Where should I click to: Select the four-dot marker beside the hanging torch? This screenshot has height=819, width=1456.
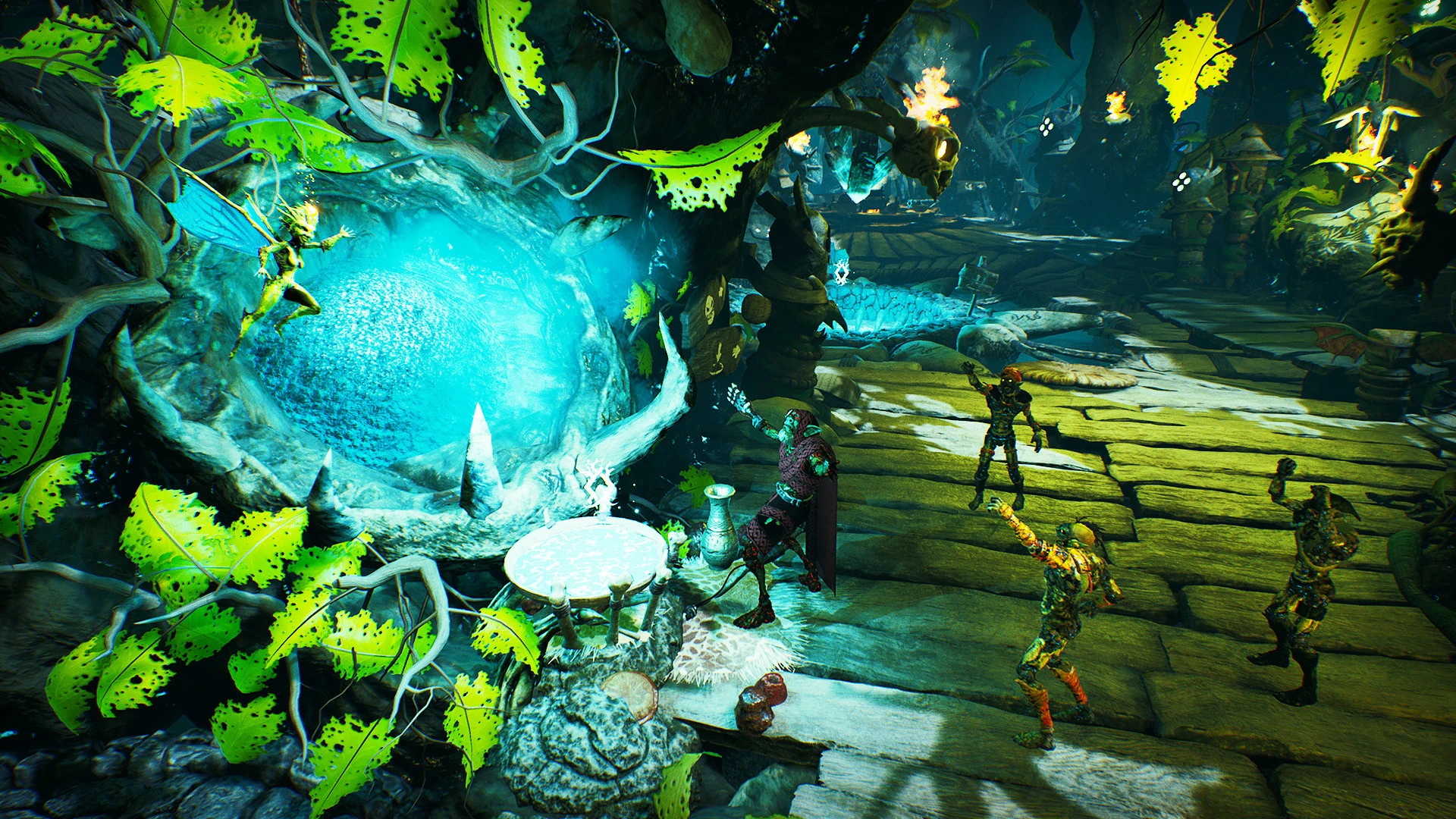(1046, 127)
